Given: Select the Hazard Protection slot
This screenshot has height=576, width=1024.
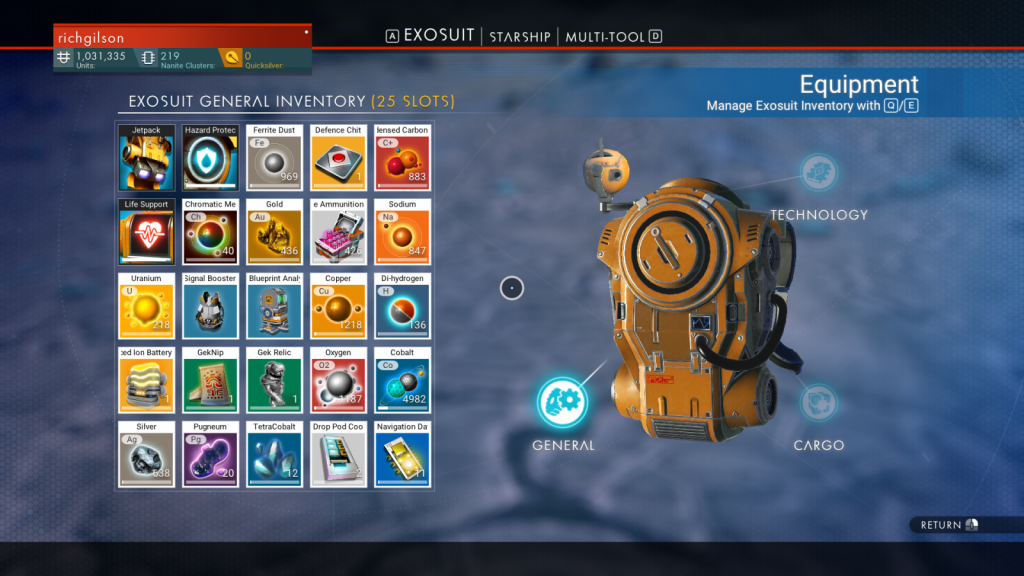Looking at the screenshot, I should click(211, 158).
